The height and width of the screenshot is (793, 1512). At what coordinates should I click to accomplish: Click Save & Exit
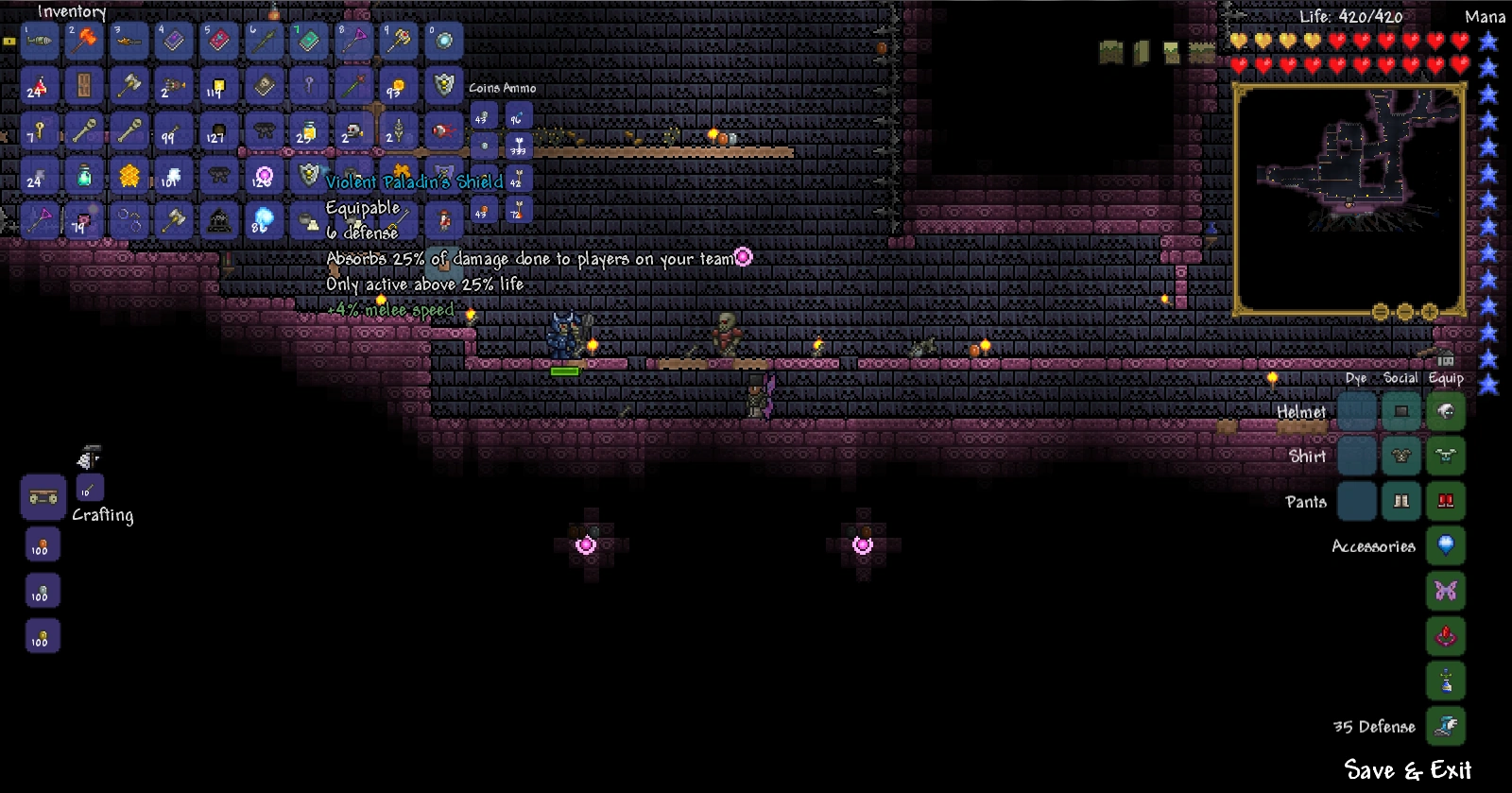(x=1407, y=770)
